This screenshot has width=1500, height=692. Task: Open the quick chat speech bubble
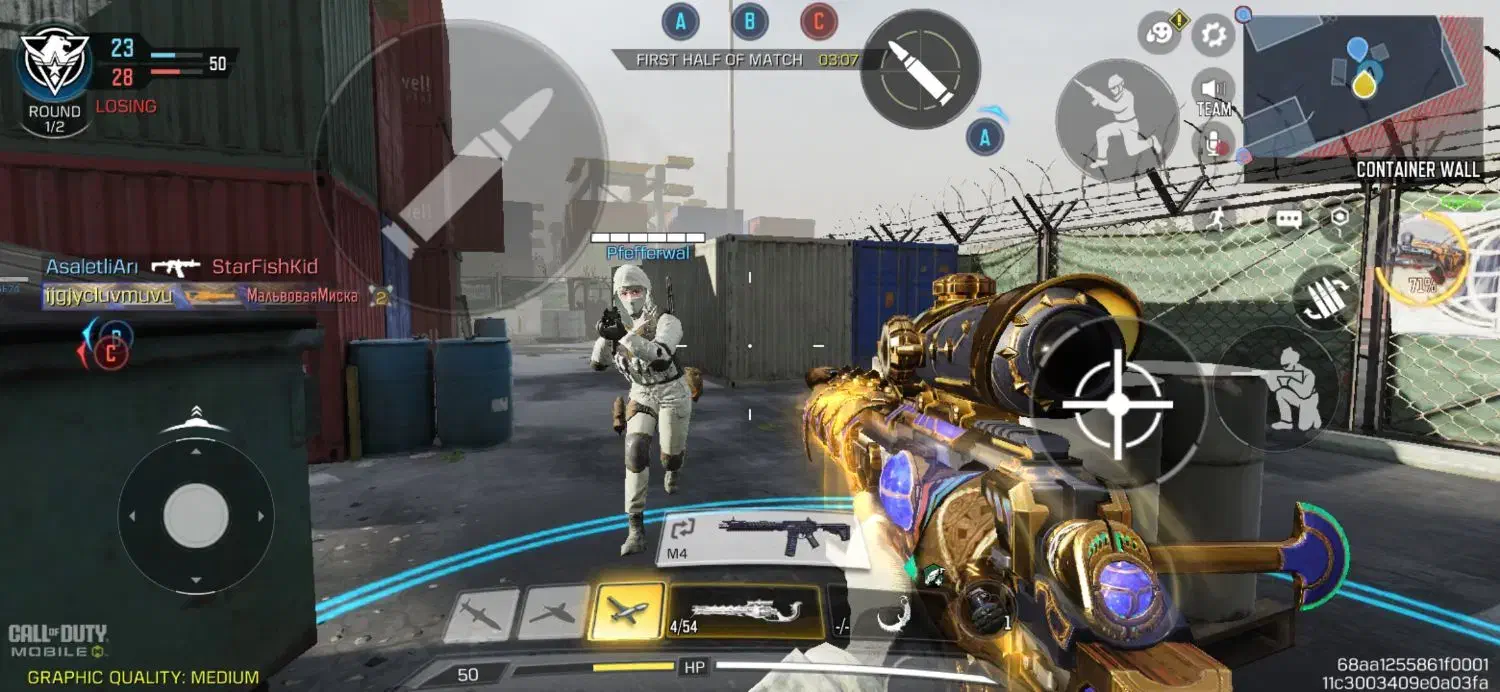pyautogui.click(x=1287, y=219)
